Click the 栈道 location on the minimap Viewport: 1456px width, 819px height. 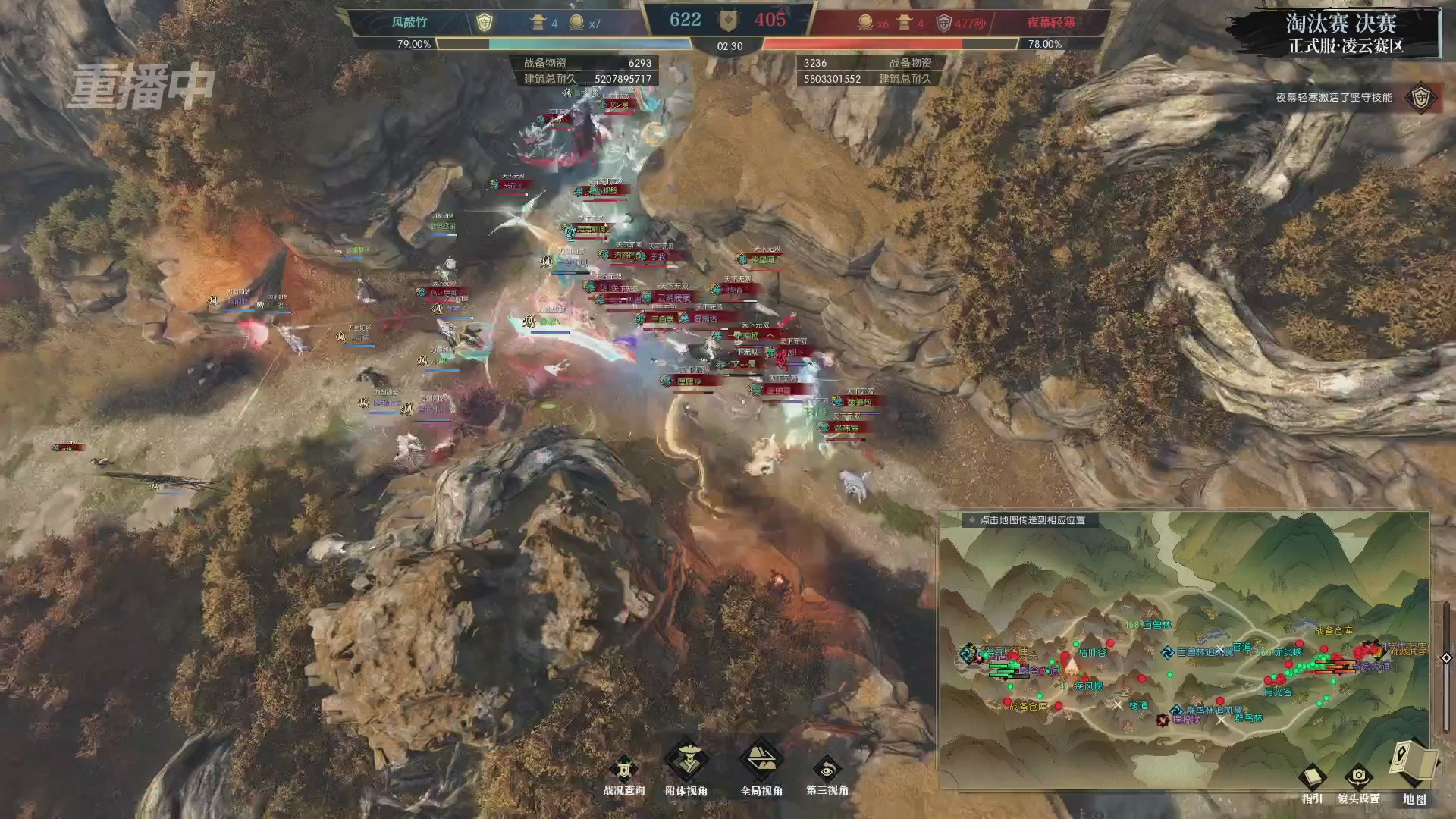[x=1138, y=705]
